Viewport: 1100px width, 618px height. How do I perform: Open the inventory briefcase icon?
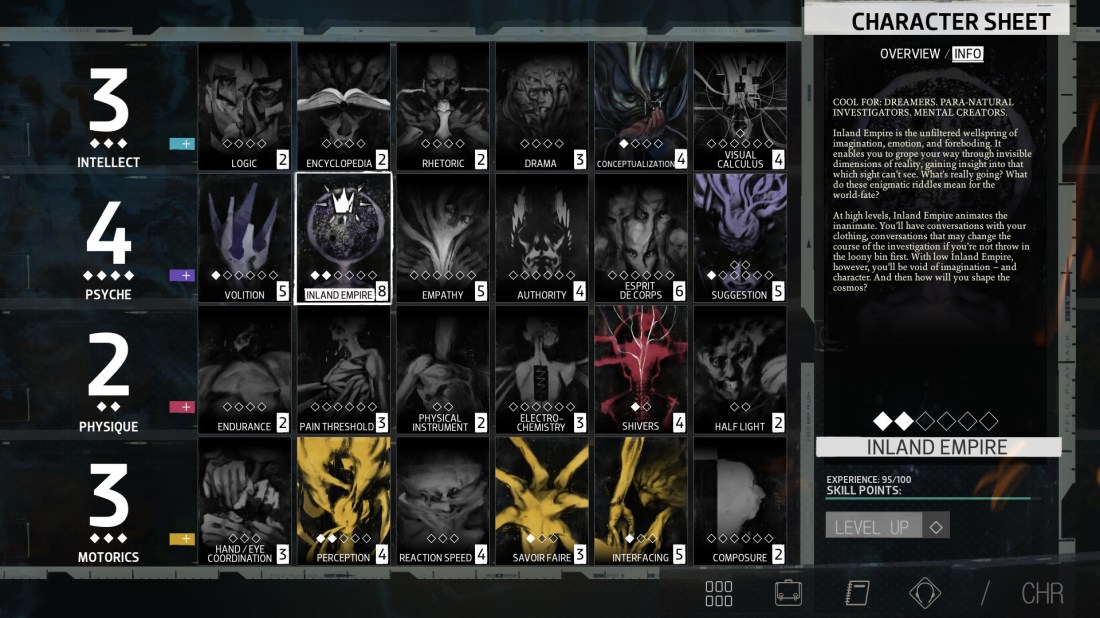click(788, 593)
